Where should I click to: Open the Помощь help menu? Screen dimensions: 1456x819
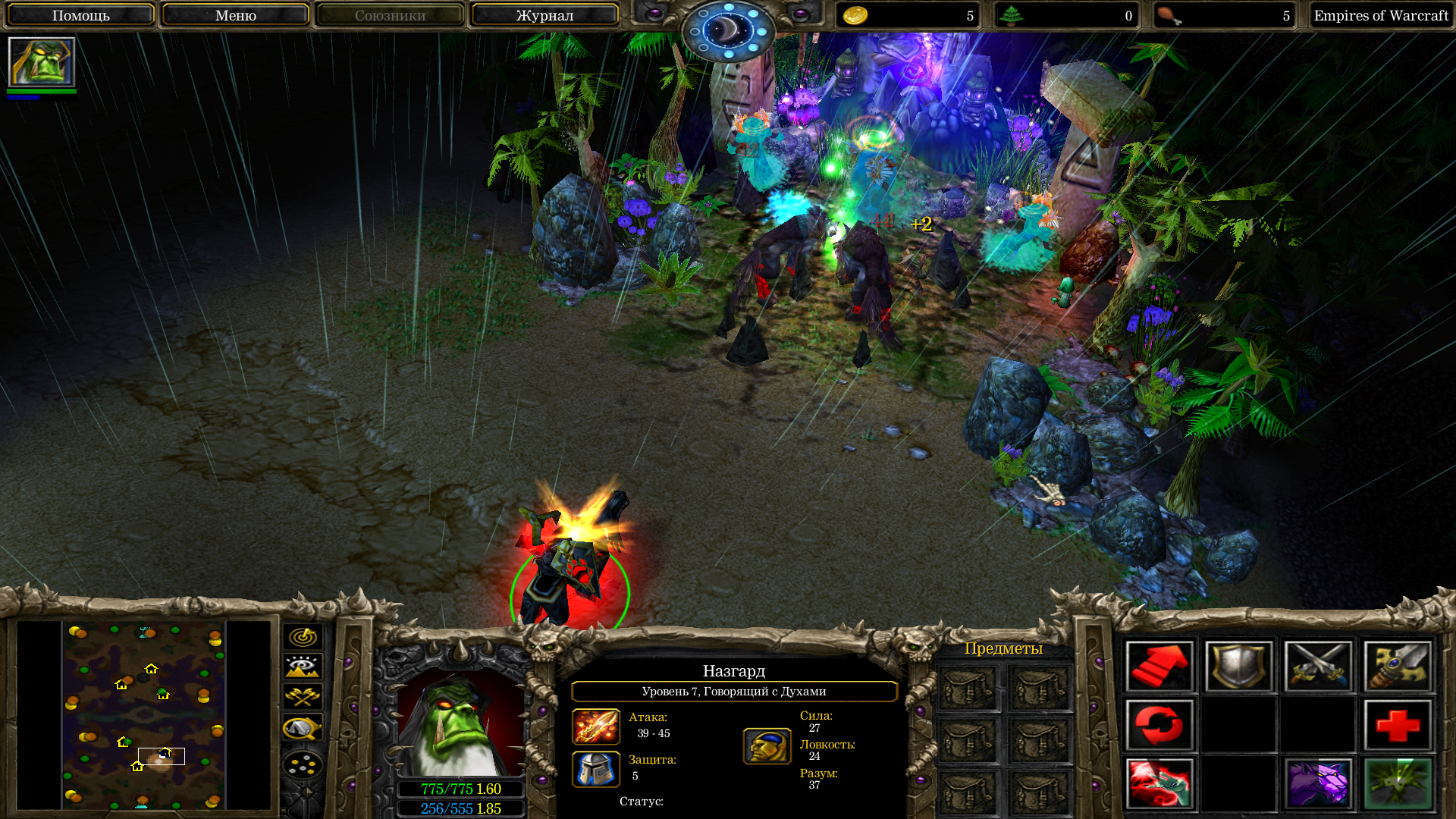[x=80, y=15]
